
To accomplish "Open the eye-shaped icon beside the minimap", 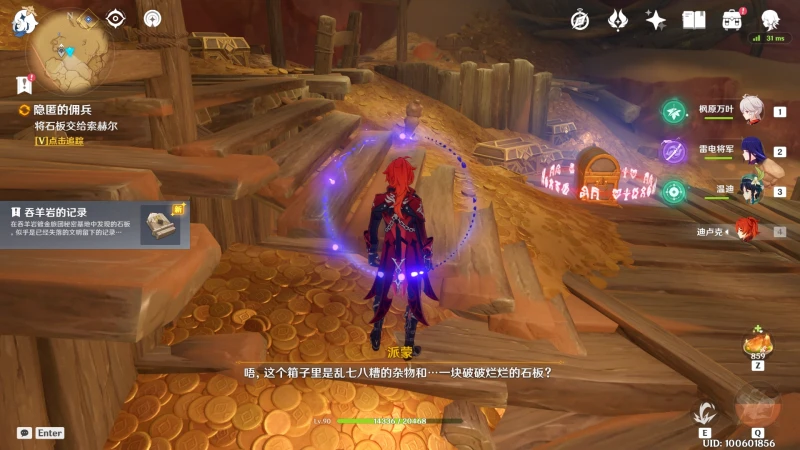I will 116,18.
